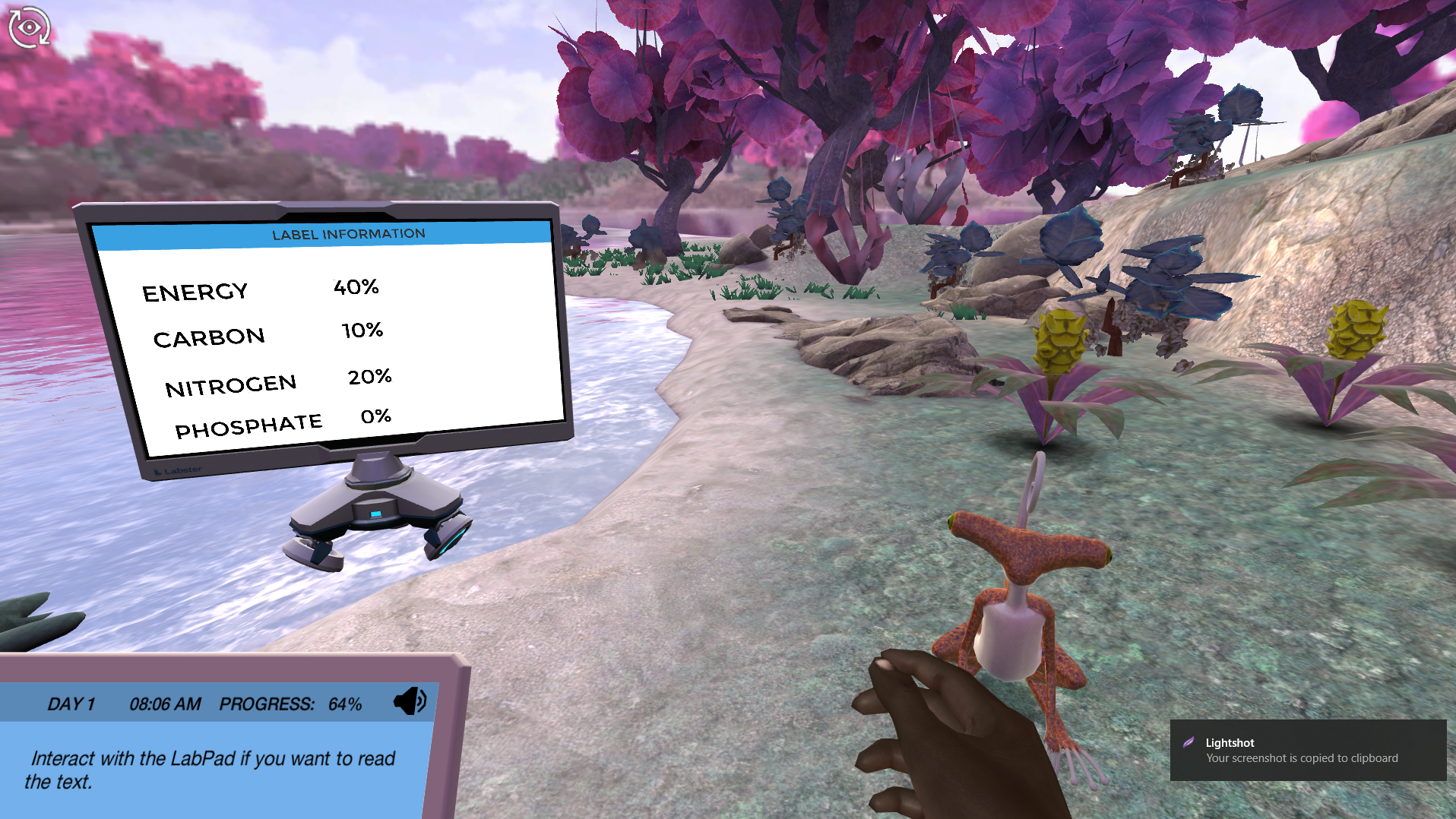Image resolution: width=1456 pixels, height=819 pixels.
Task: Click the blue Label Information header bar
Action: point(347,234)
